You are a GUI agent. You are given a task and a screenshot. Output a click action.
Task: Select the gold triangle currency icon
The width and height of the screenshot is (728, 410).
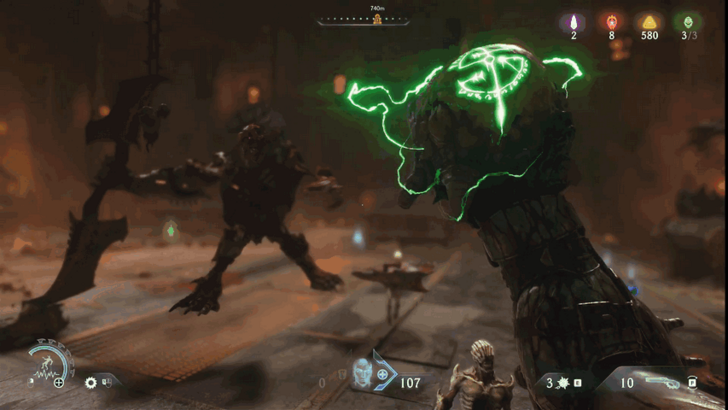click(x=649, y=21)
